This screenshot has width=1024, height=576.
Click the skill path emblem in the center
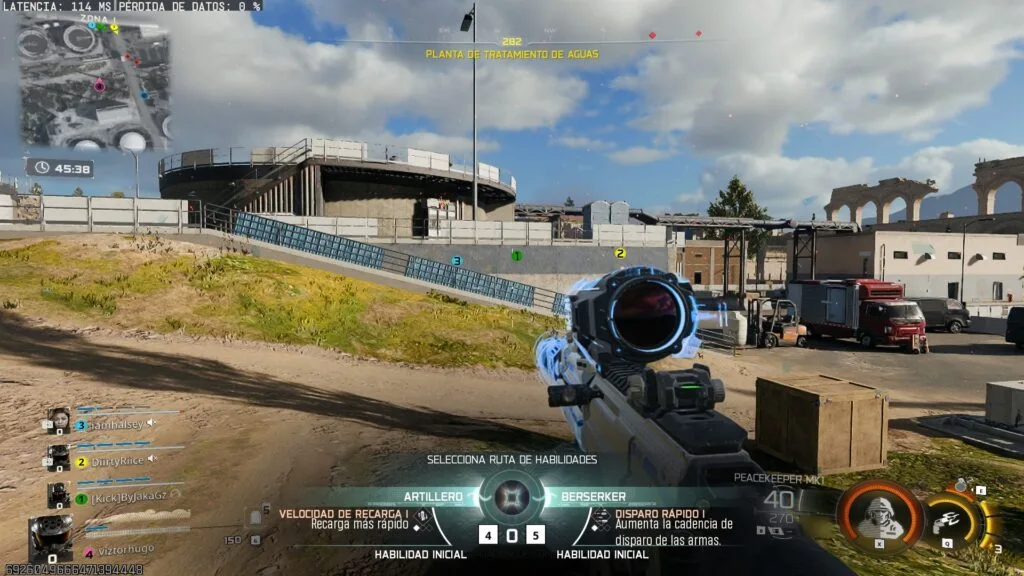(x=512, y=496)
